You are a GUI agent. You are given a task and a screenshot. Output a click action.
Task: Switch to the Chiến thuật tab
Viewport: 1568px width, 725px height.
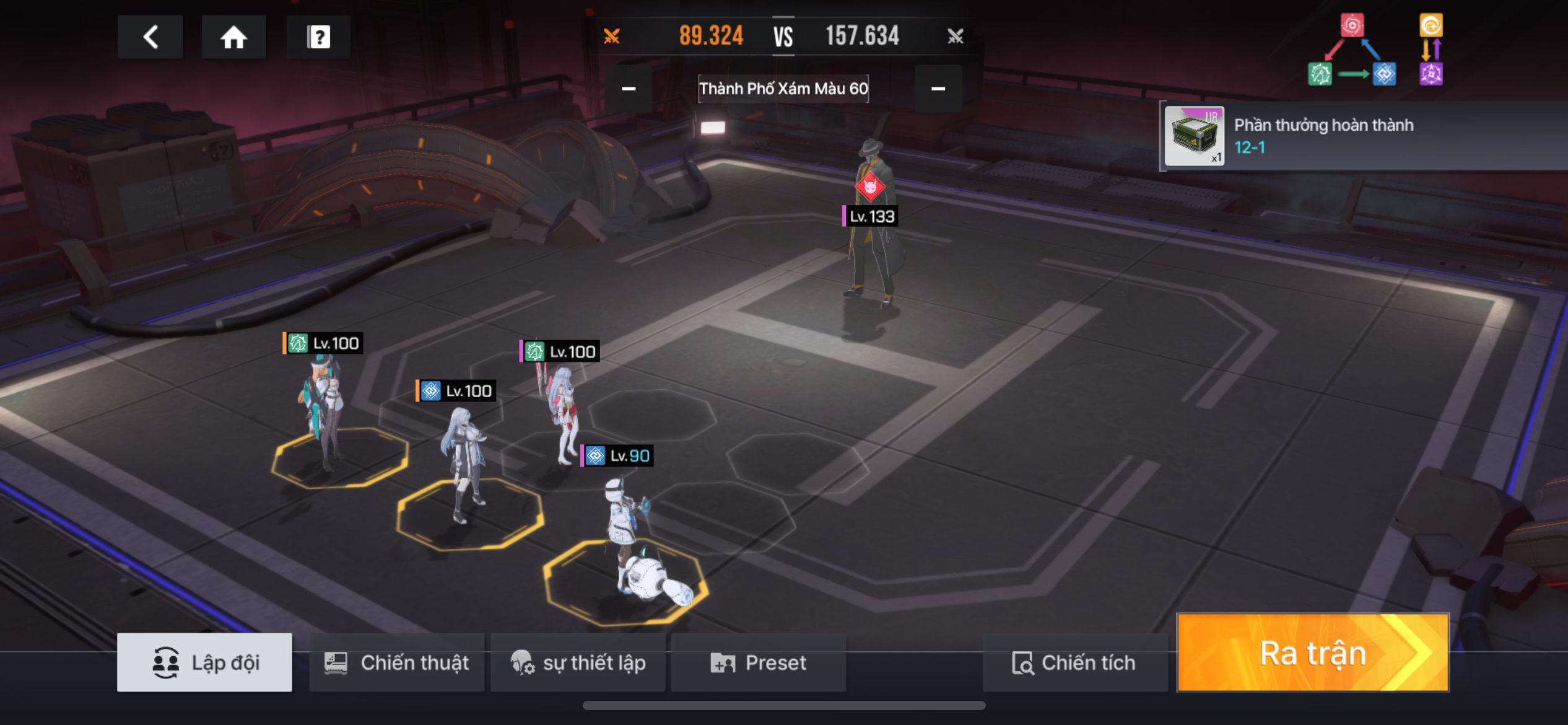[397, 662]
